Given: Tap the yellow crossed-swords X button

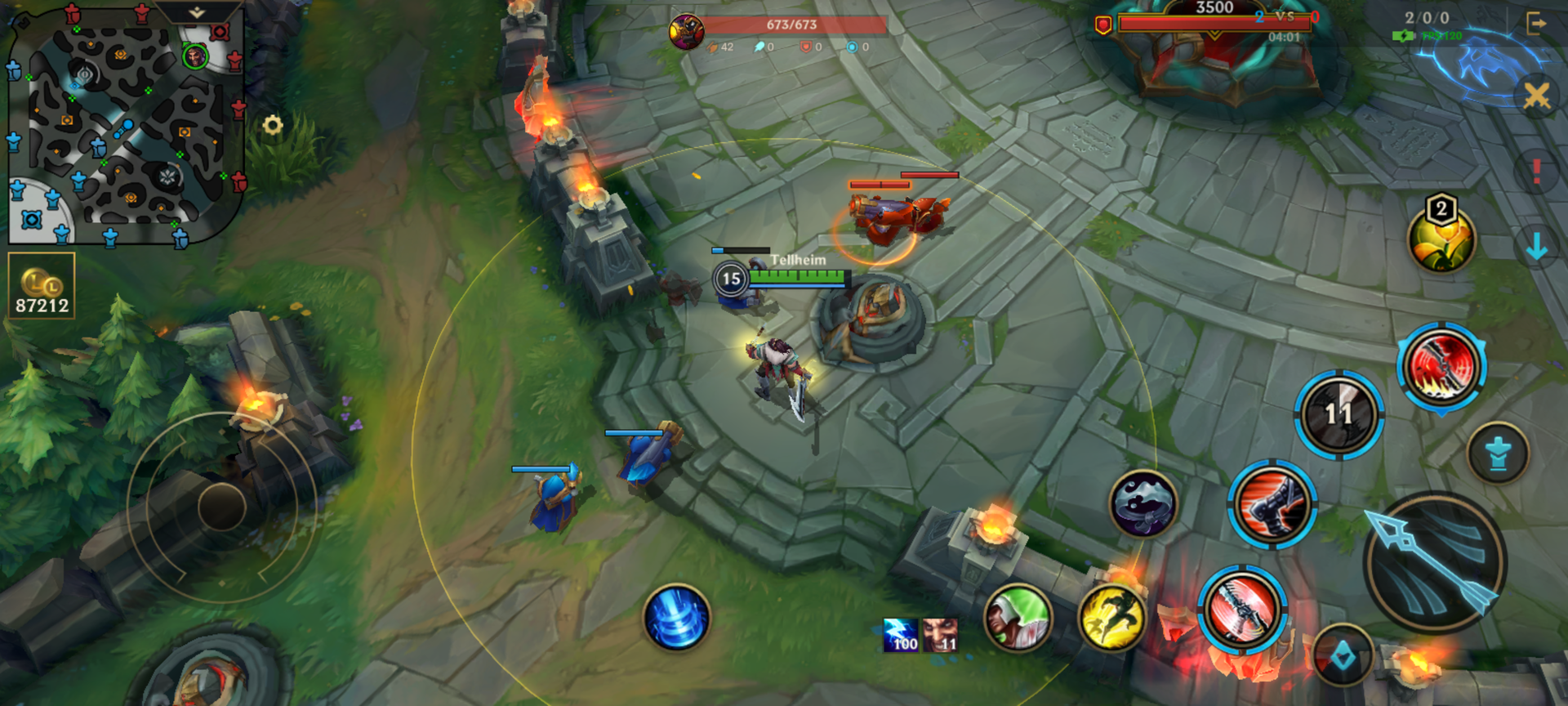Looking at the screenshot, I should pyautogui.click(x=1536, y=96).
